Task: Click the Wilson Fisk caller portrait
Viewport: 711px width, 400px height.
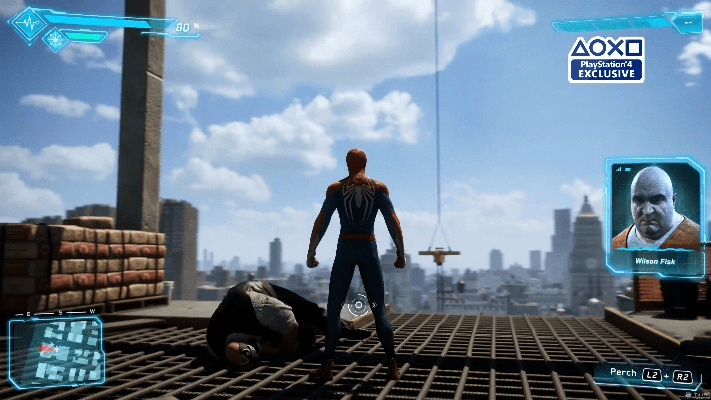Action: 655,212
